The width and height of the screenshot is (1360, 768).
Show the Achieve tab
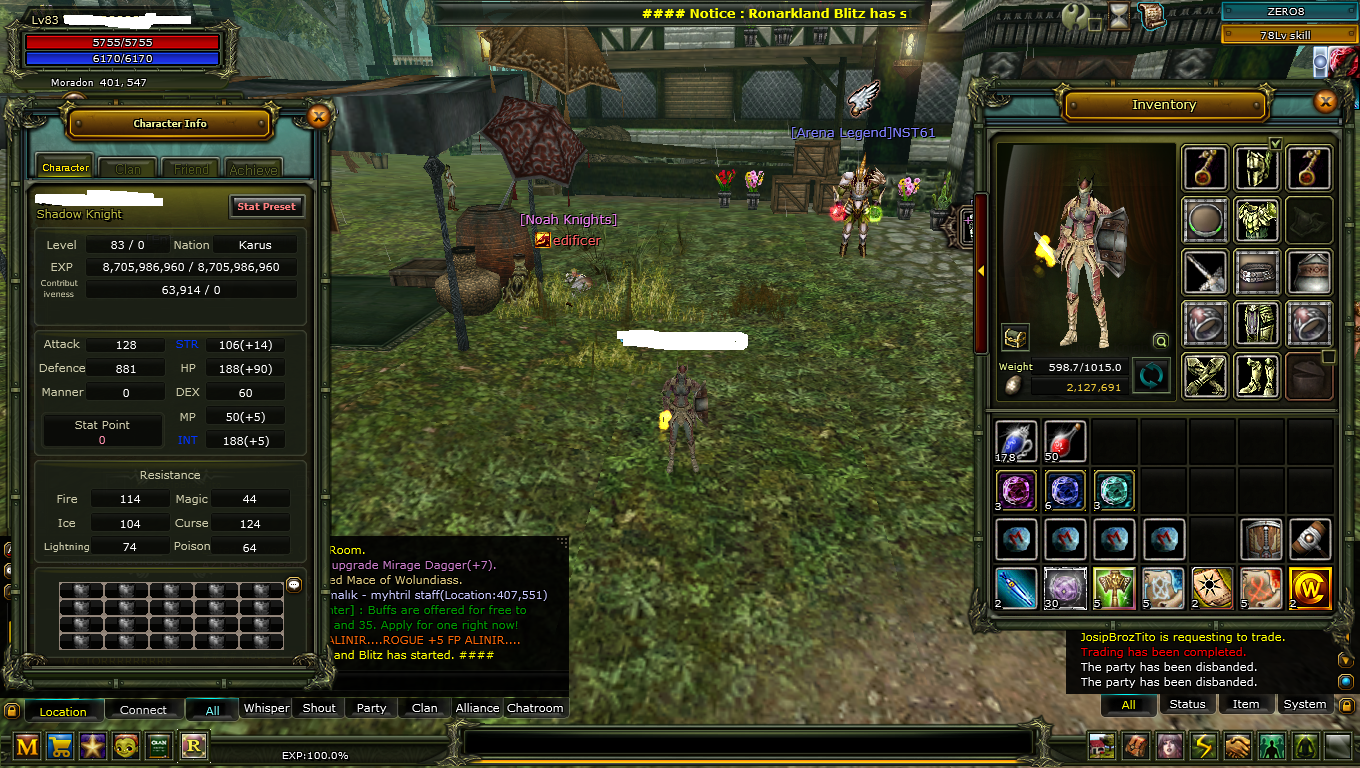coord(253,169)
